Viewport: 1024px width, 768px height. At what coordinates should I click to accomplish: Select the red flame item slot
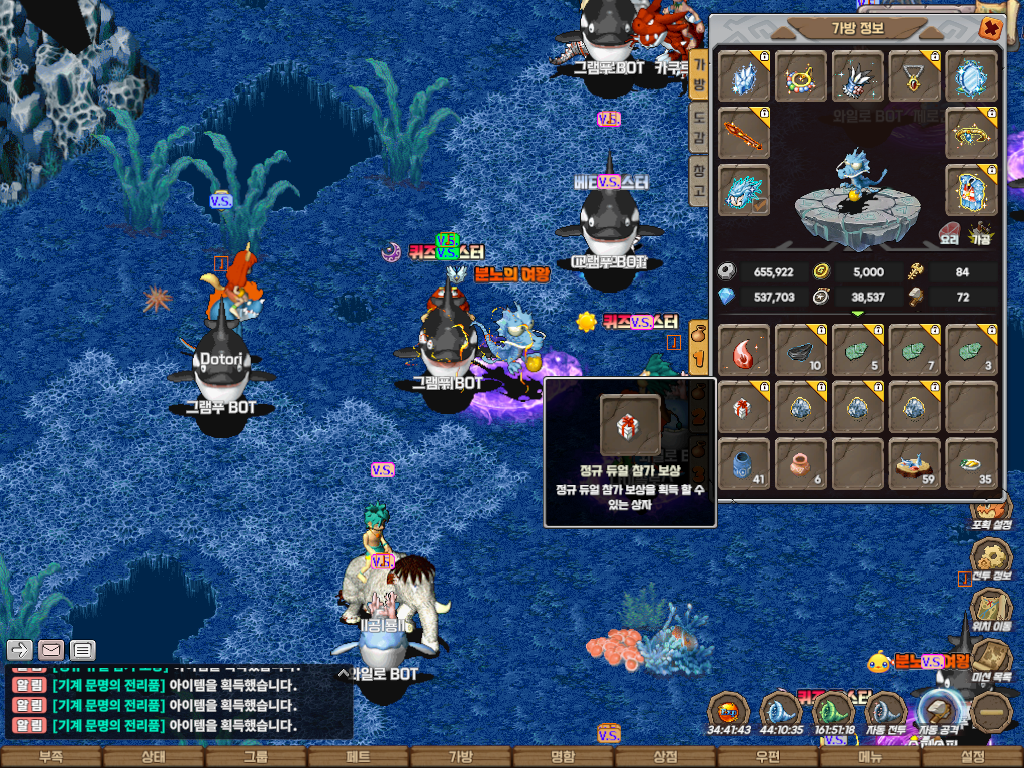tap(743, 350)
